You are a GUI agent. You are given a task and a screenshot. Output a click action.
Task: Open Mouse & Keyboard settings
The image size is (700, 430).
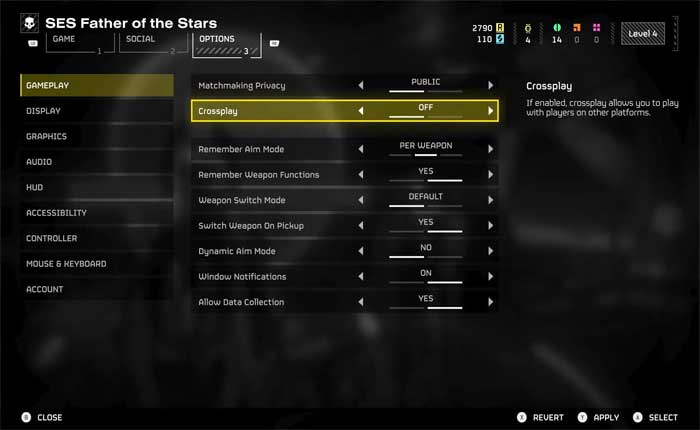click(x=66, y=264)
